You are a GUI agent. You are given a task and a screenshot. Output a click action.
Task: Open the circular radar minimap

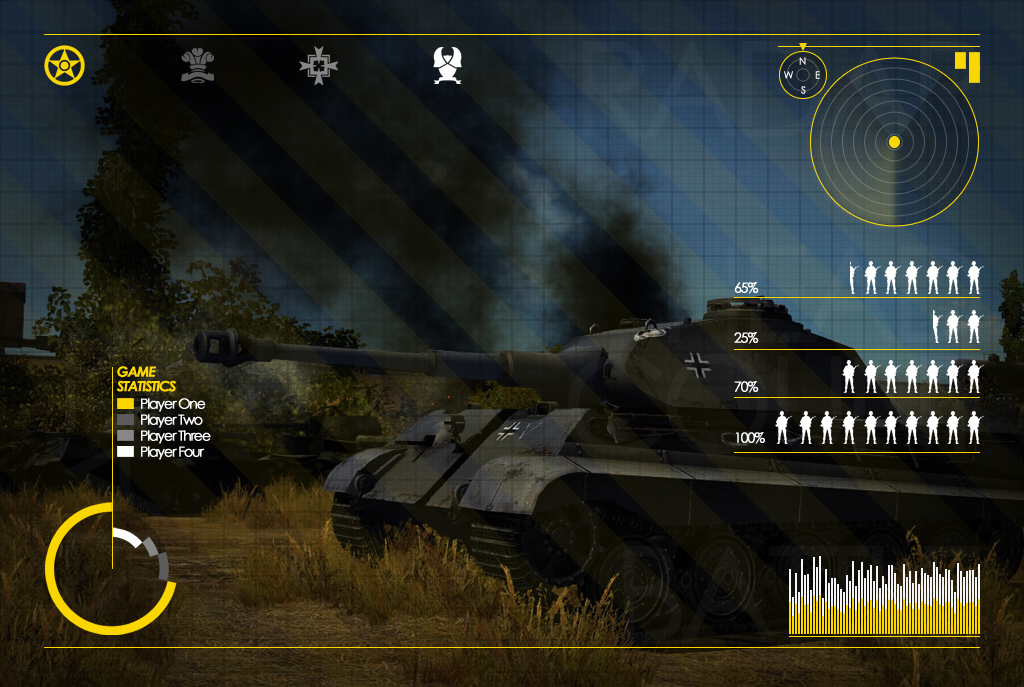[x=894, y=142]
